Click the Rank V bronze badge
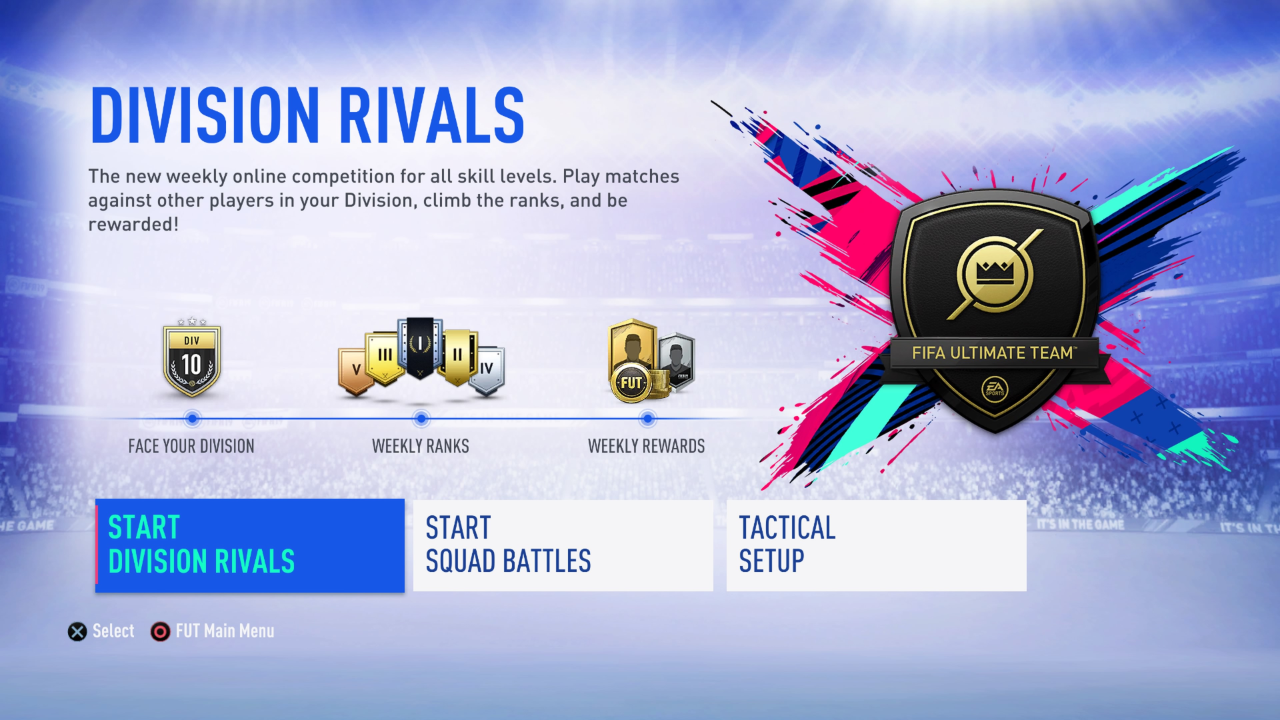 click(x=355, y=368)
